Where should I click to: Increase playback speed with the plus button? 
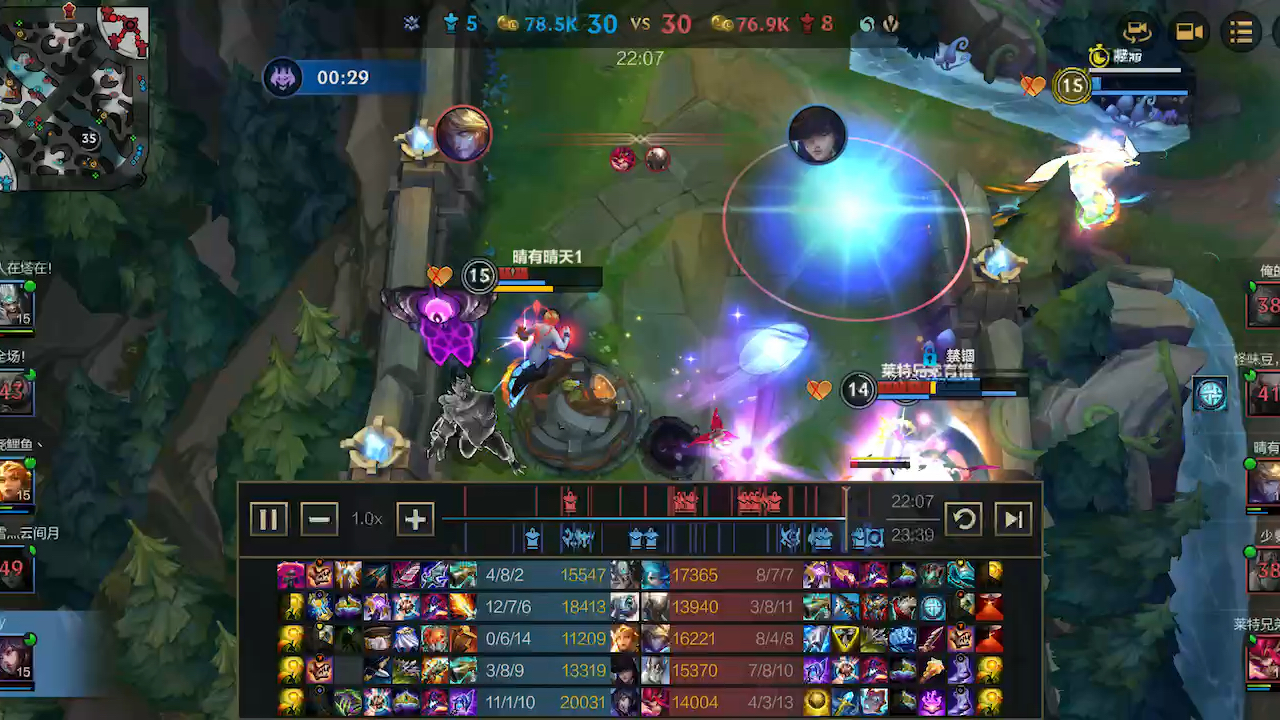[x=415, y=519]
